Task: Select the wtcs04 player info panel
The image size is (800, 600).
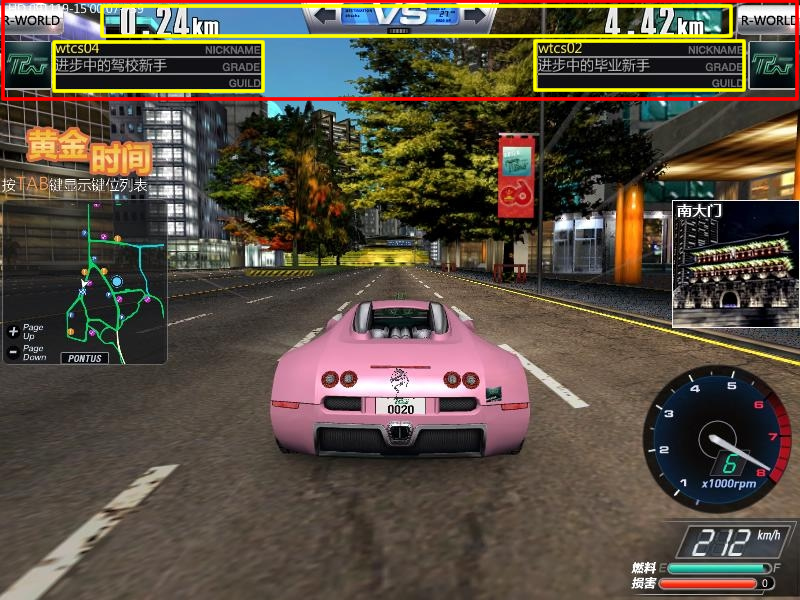Action: pyautogui.click(x=158, y=66)
